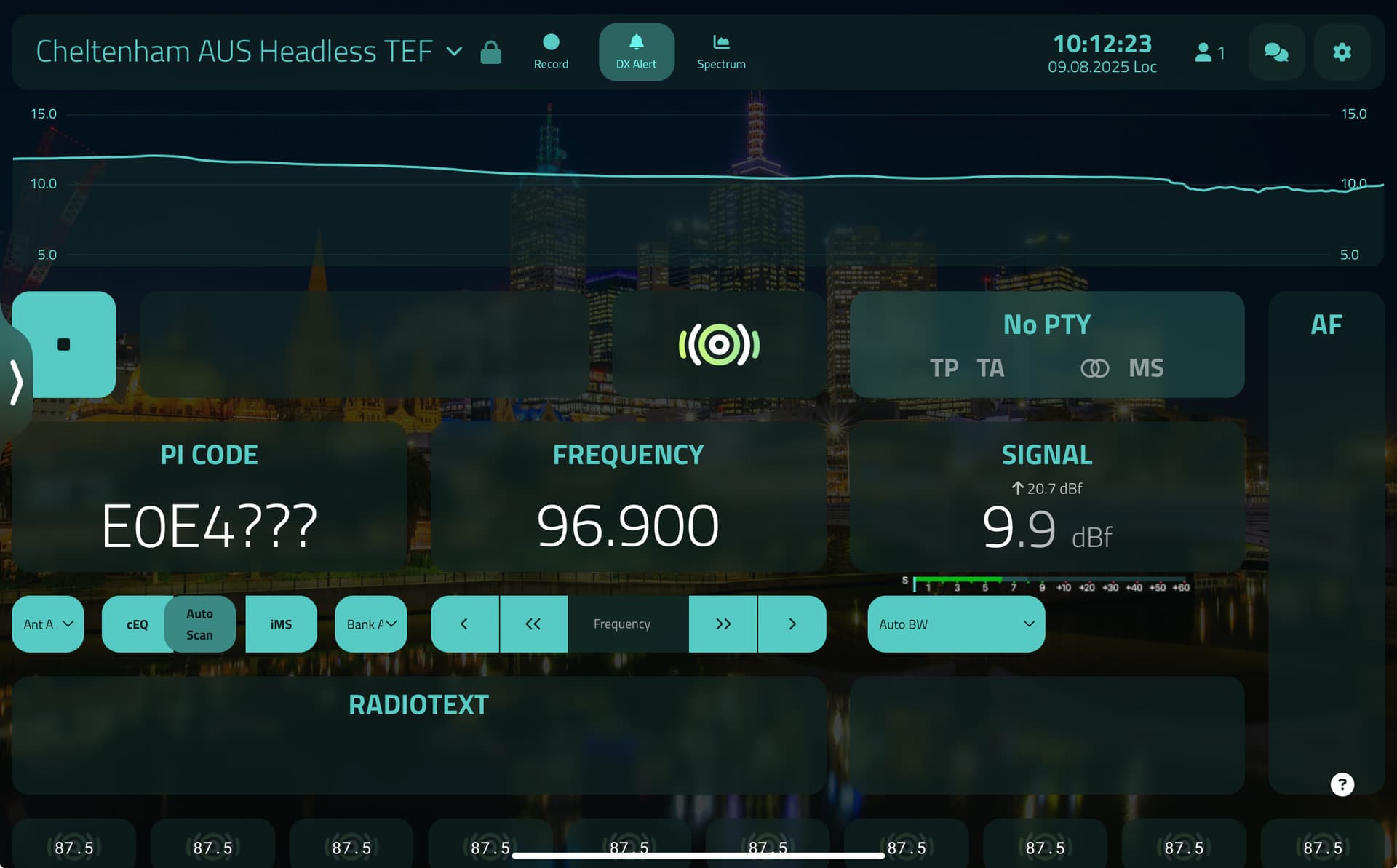Open the Bank A dropdown
1397x868 pixels.
[x=370, y=624]
